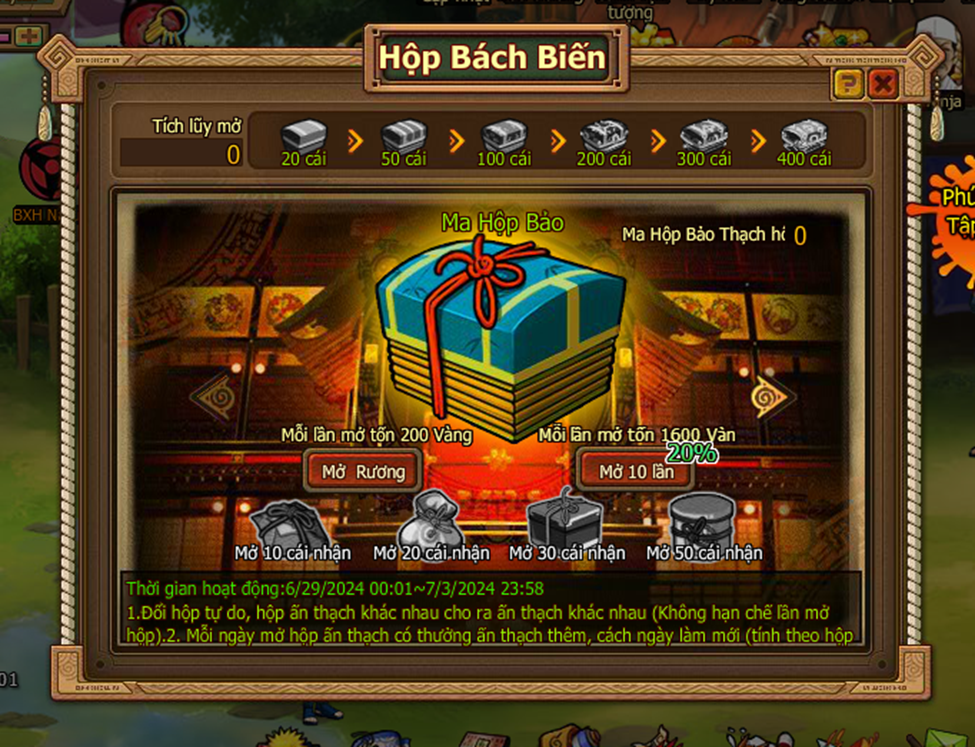Claim the Mở 20 cái nhận reward
Image resolution: width=975 pixels, height=747 pixels.
click(x=429, y=520)
